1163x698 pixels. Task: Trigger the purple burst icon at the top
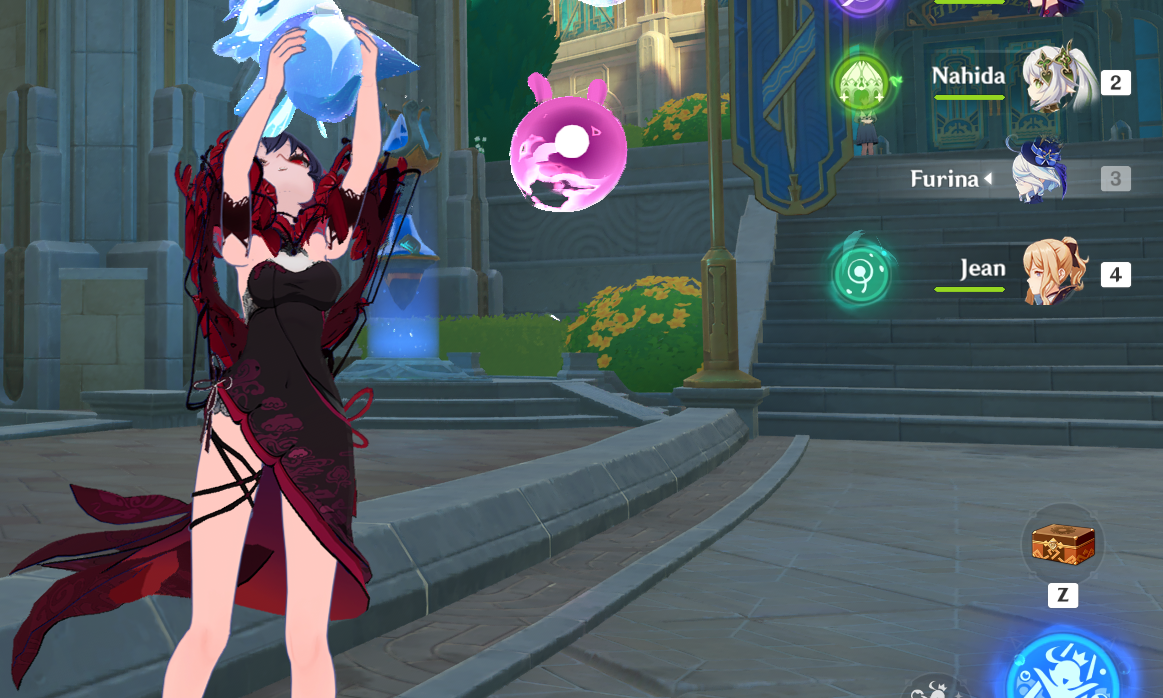tap(859, 5)
